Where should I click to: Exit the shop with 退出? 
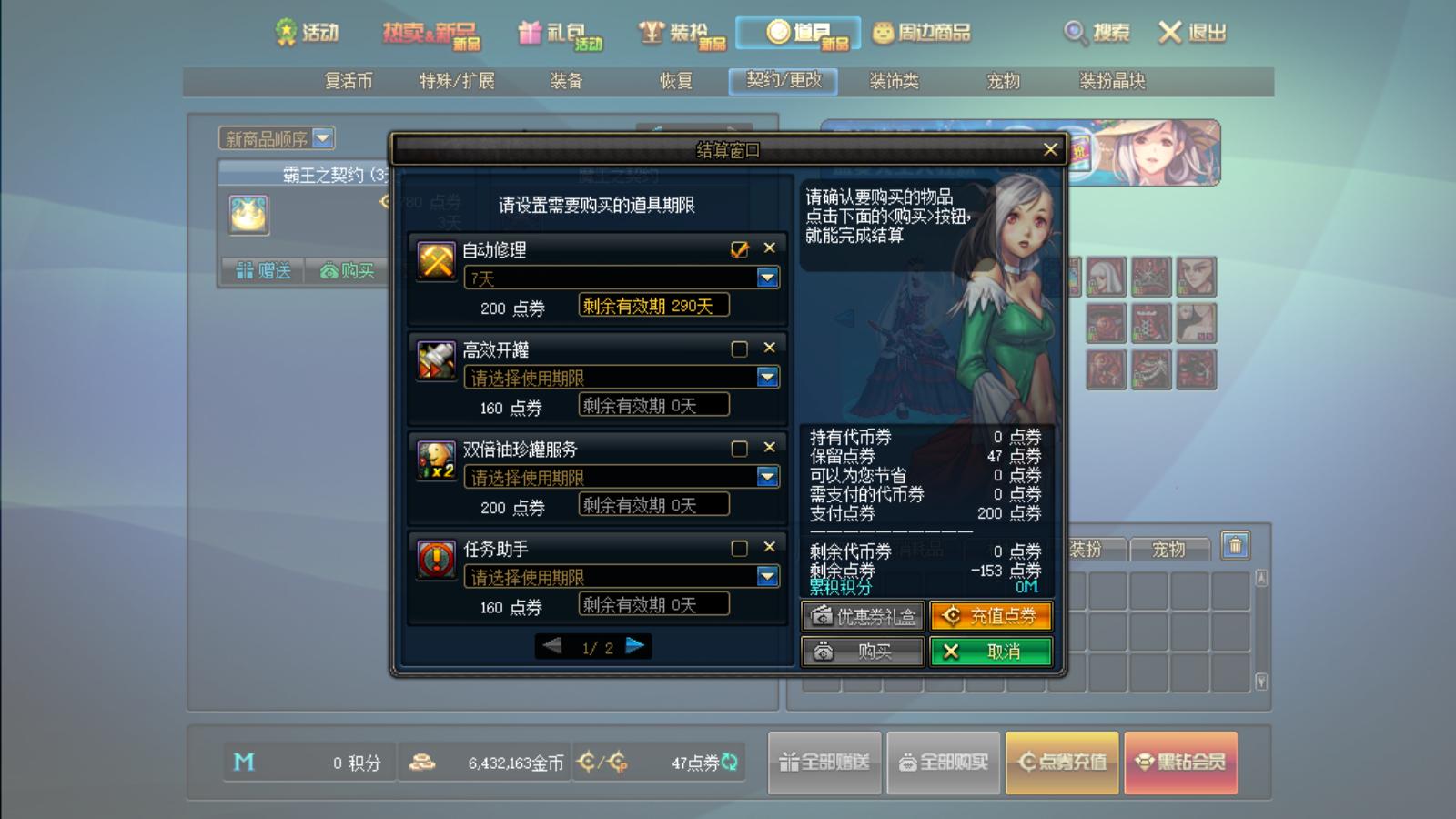click(x=1192, y=34)
